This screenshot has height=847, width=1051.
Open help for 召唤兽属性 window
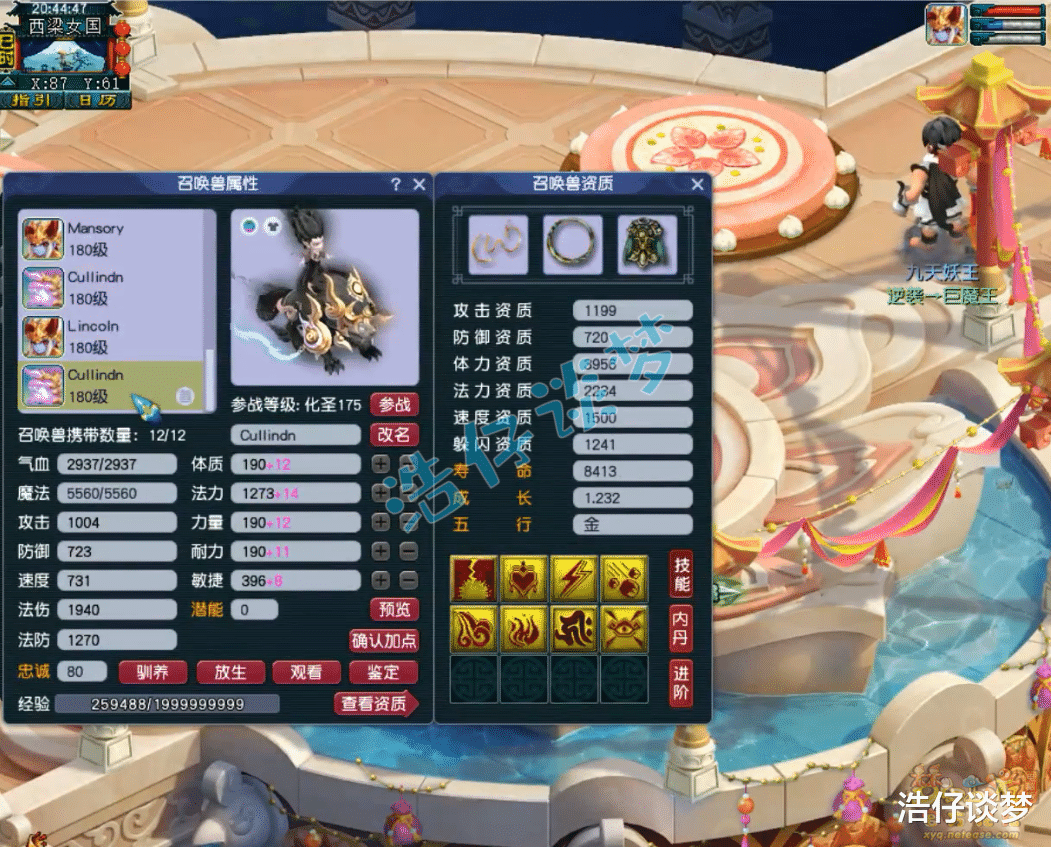point(396,184)
